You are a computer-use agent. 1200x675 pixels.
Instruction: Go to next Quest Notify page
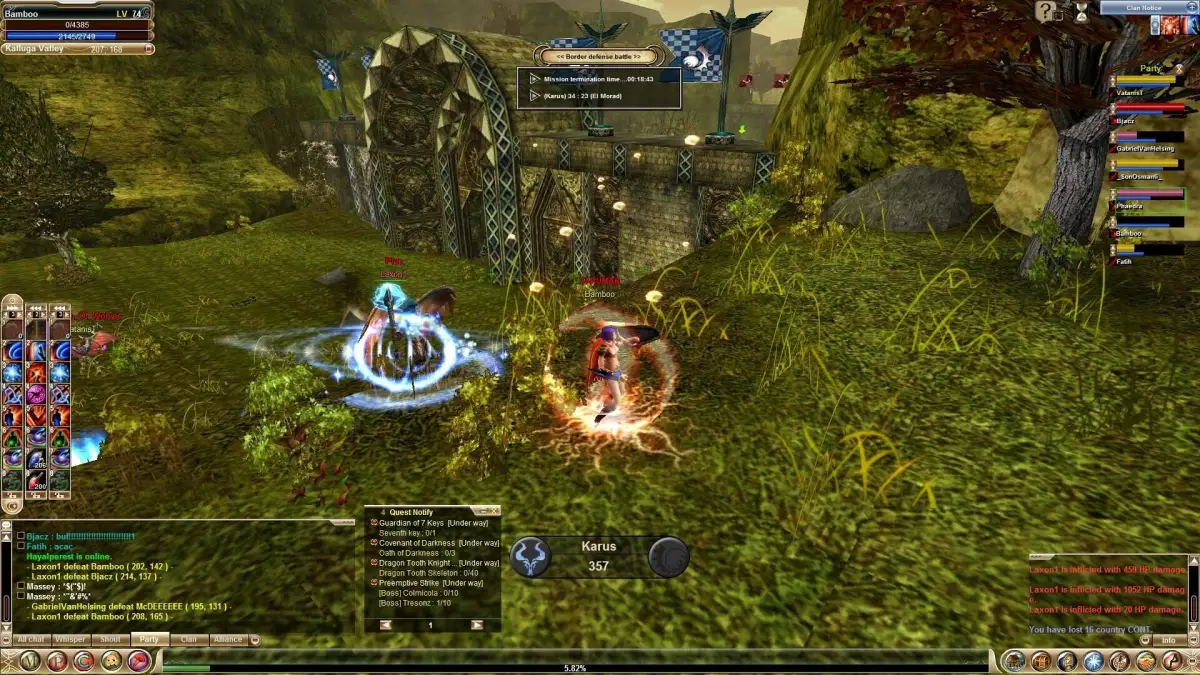coord(477,625)
